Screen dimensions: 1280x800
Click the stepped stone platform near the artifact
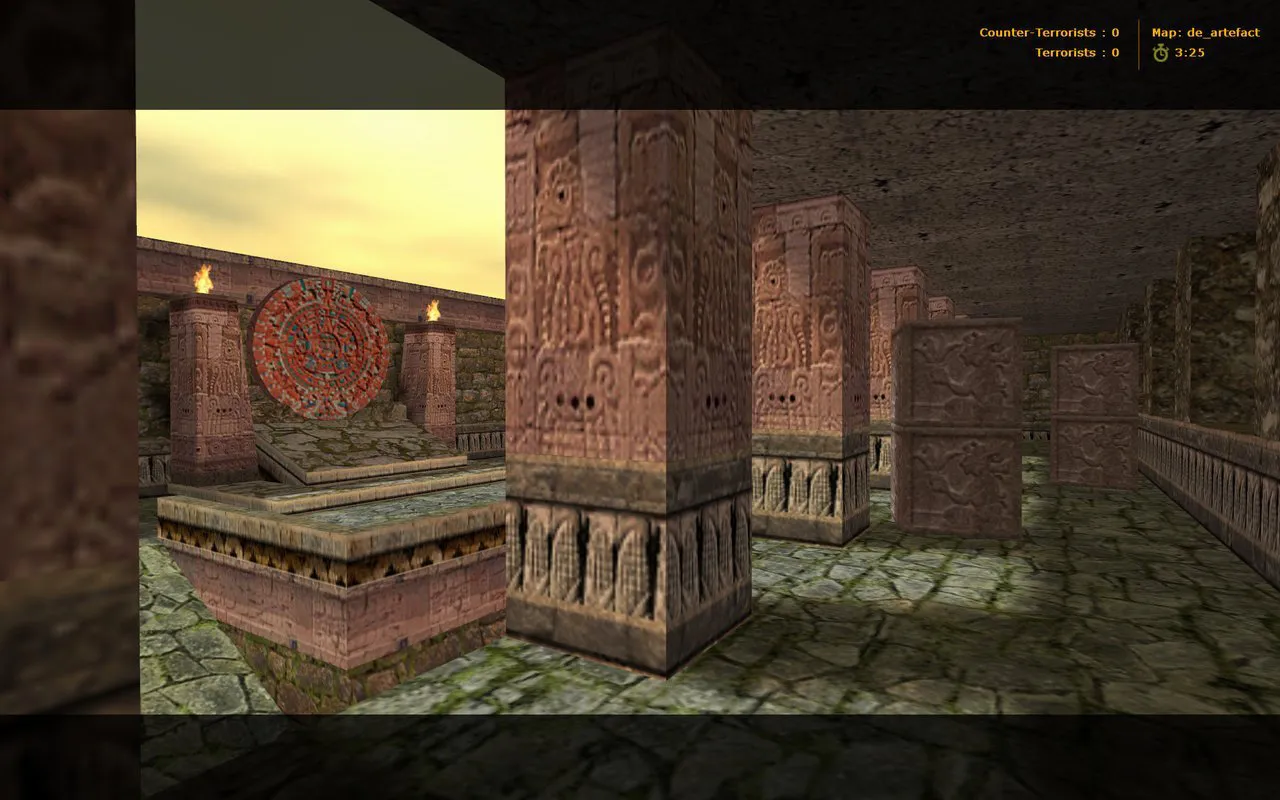[x=330, y=480]
